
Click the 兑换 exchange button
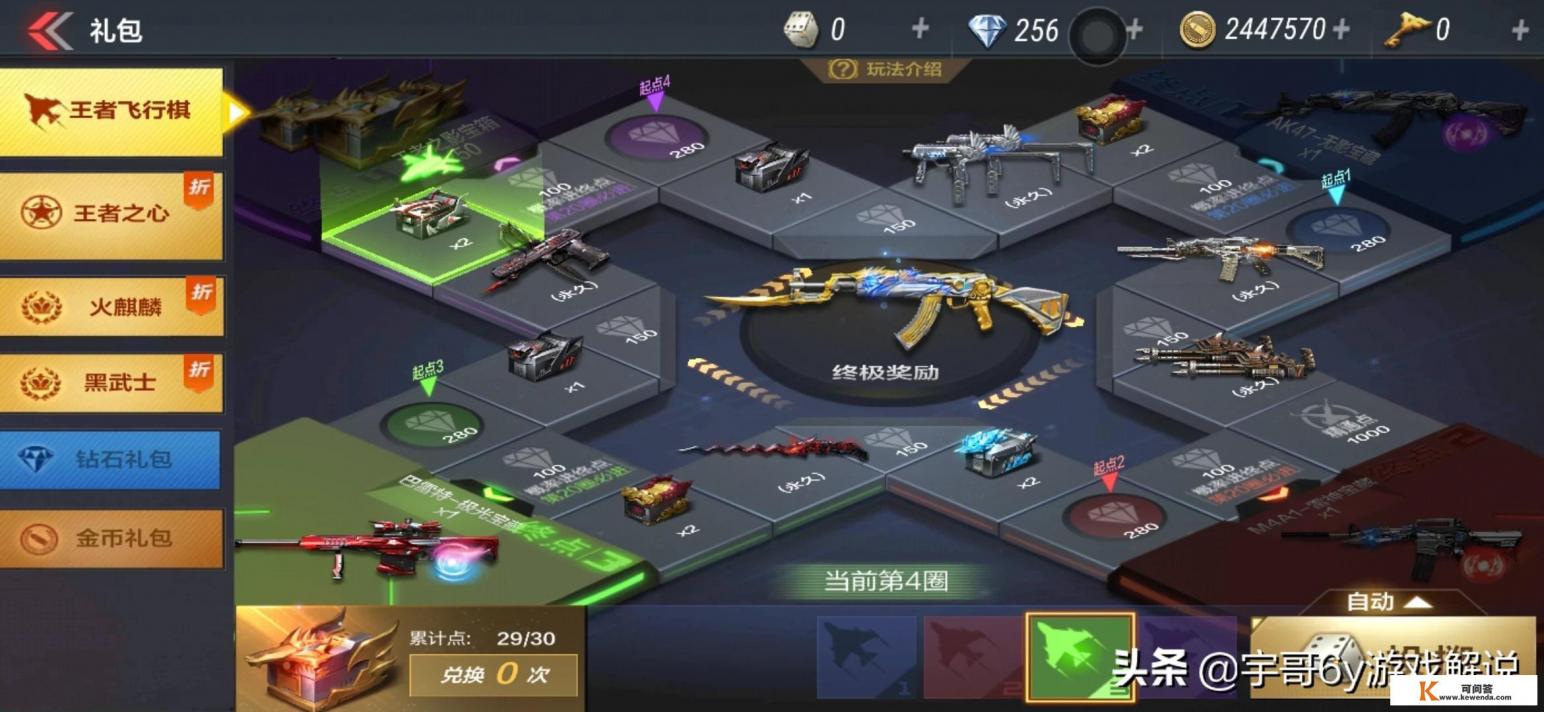(493, 674)
